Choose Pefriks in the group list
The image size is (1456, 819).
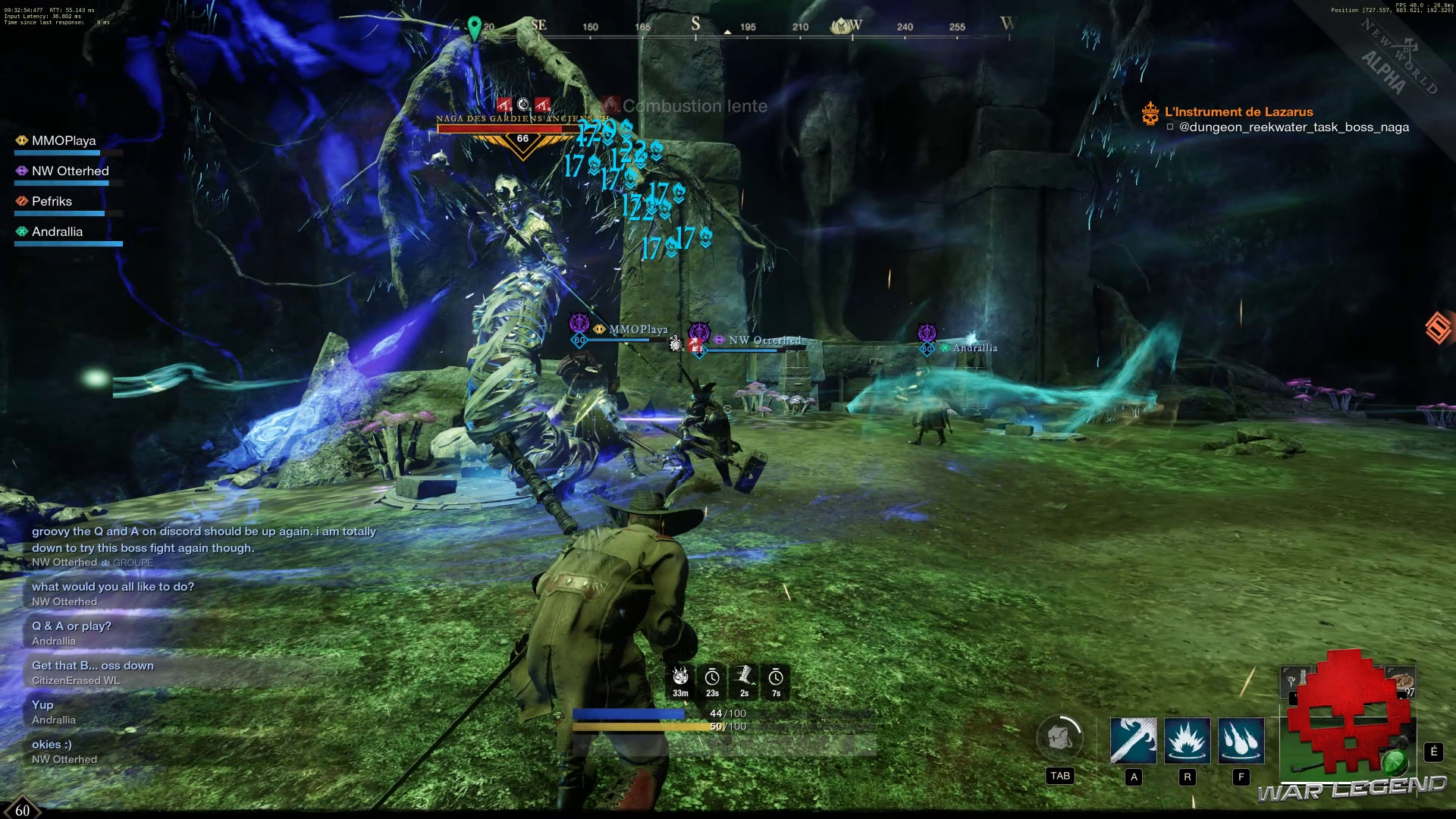pos(52,202)
